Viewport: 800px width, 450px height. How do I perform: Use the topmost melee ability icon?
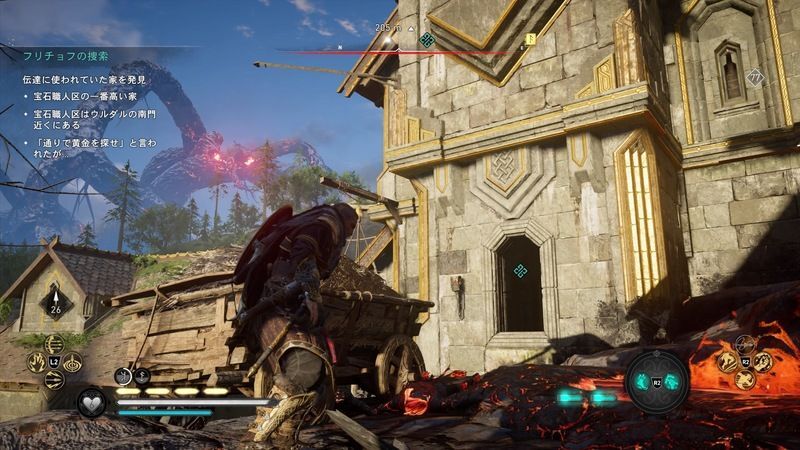[x=745, y=344]
